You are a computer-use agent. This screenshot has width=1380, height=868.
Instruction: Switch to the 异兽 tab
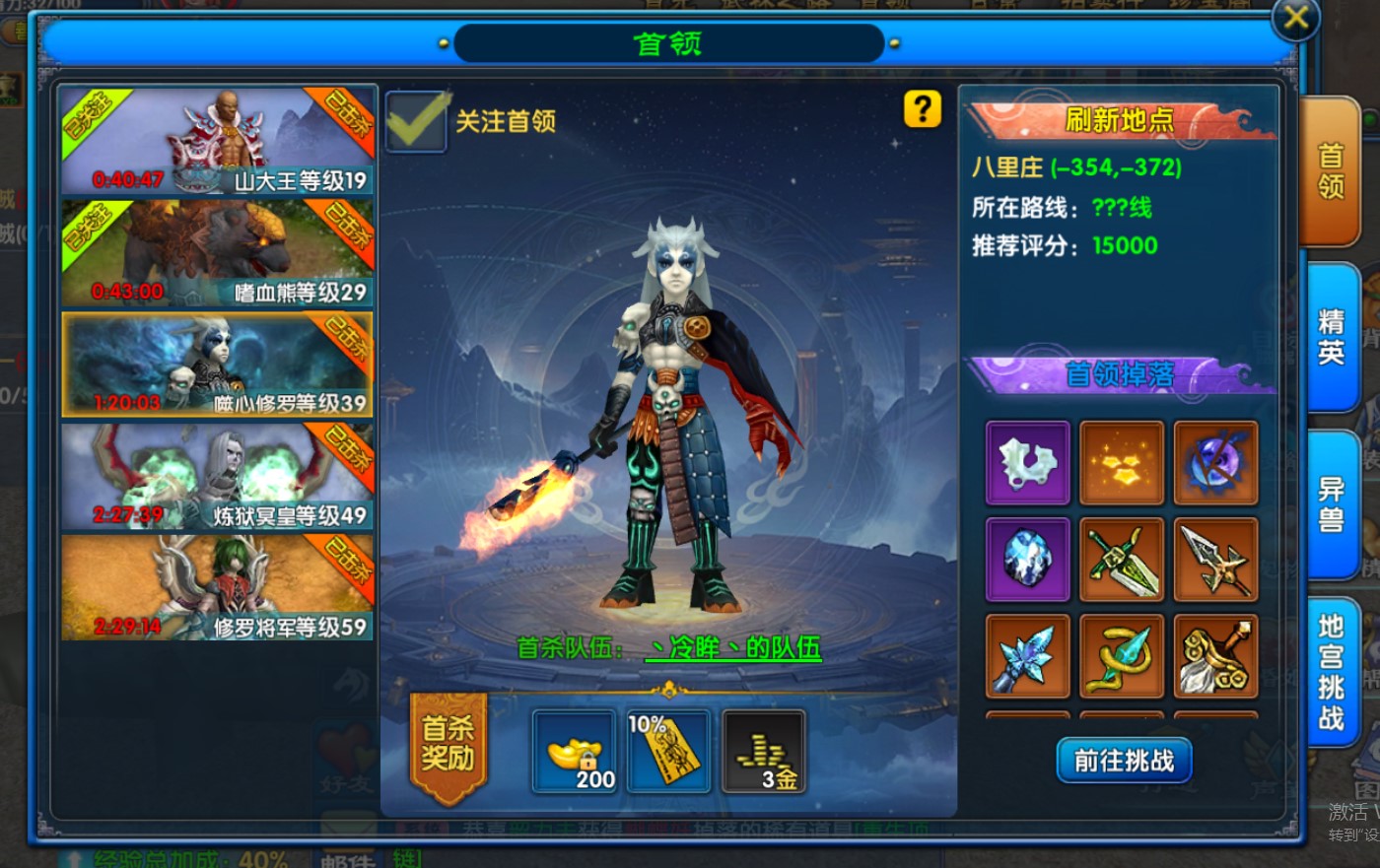click(x=1333, y=503)
